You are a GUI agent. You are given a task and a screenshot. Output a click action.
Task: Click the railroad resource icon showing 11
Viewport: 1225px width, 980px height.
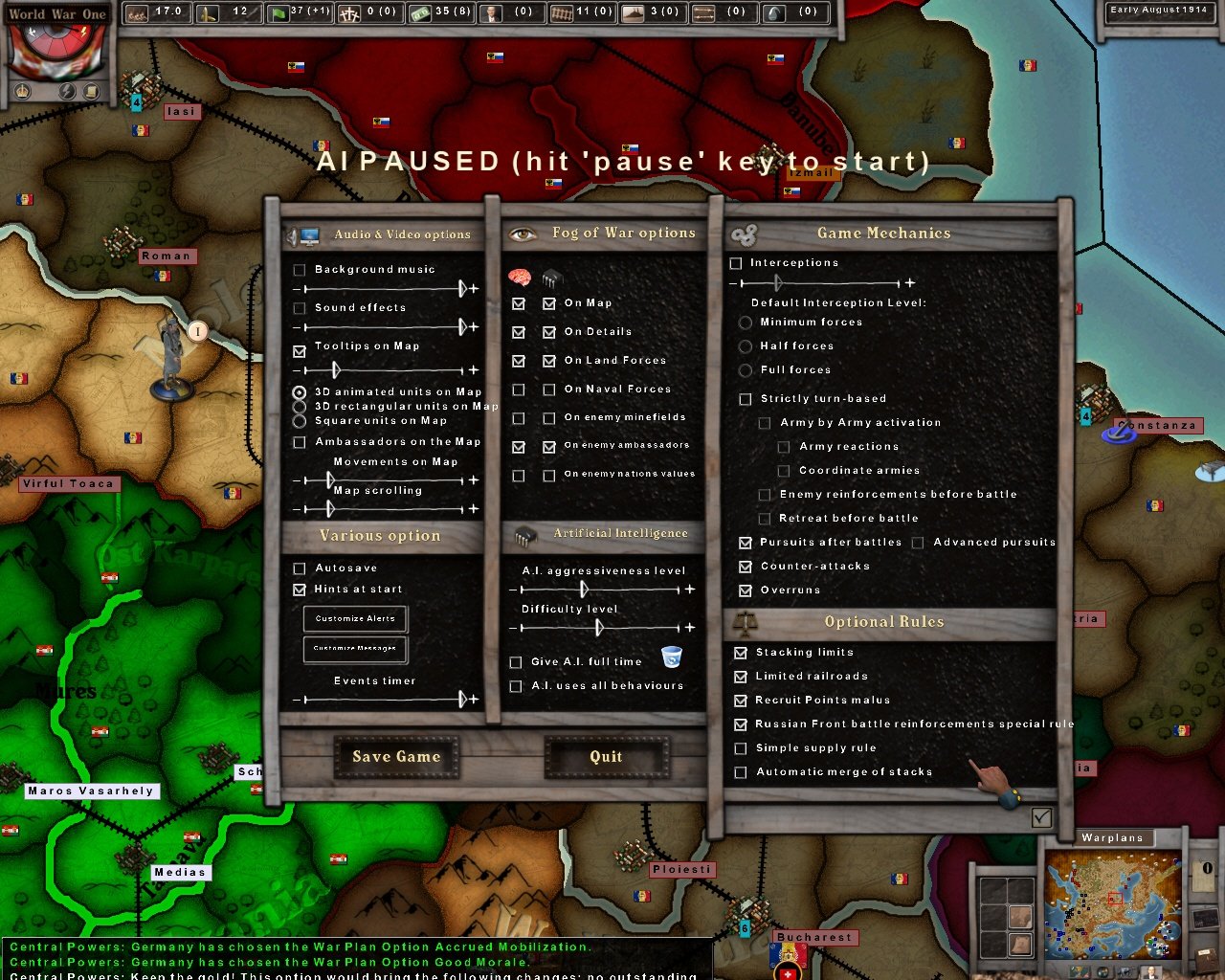tap(560, 12)
